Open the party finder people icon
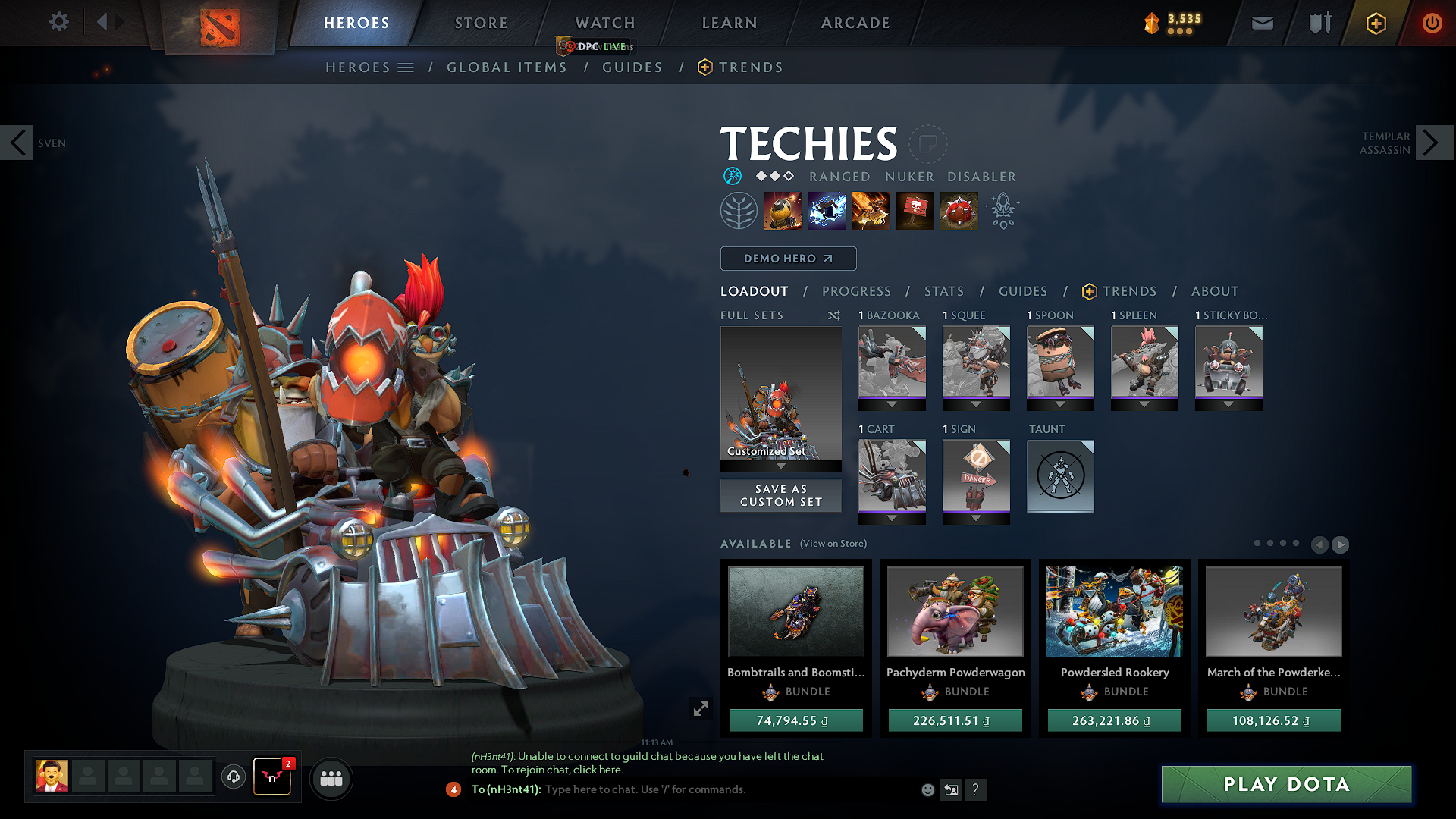 pyautogui.click(x=331, y=779)
